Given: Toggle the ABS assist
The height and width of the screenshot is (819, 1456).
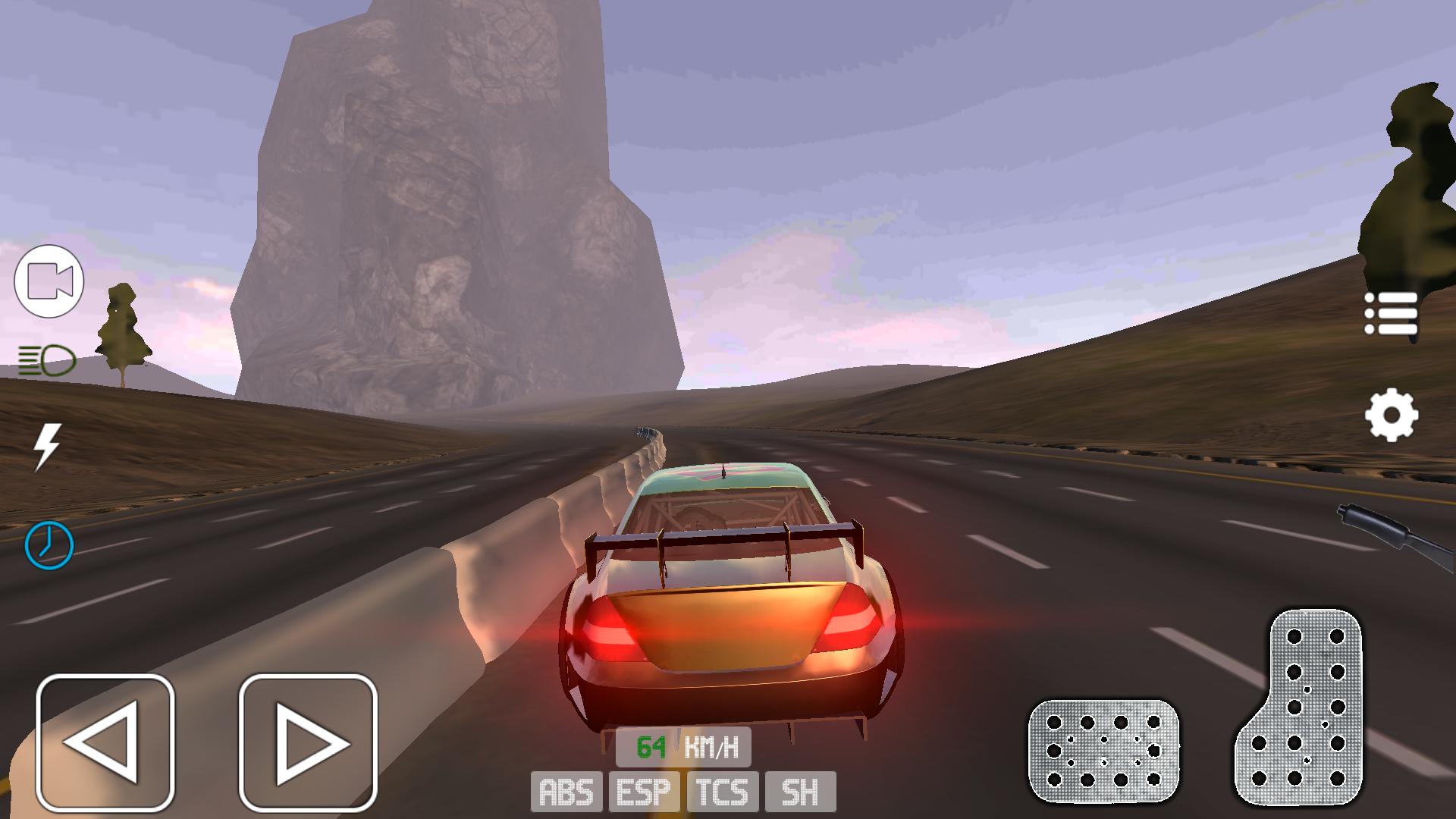Looking at the screenshot, I should pos(566,792).
